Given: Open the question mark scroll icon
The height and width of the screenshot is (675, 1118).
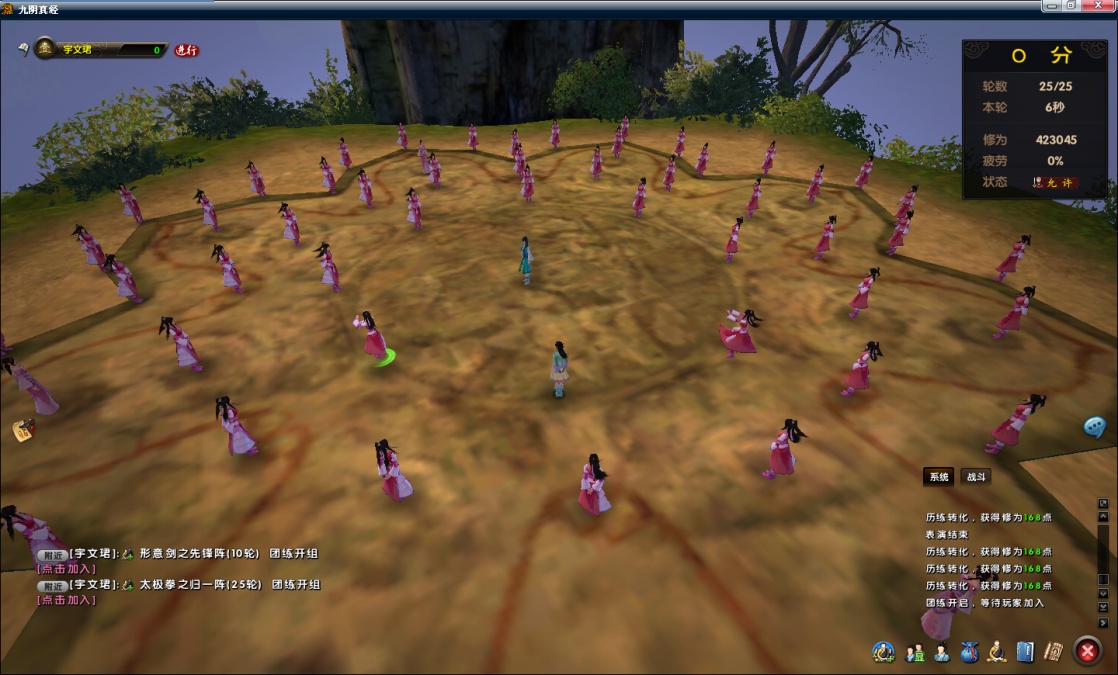Looking at the screenshot, I should pyautogui.click(x=1053, y=651).
